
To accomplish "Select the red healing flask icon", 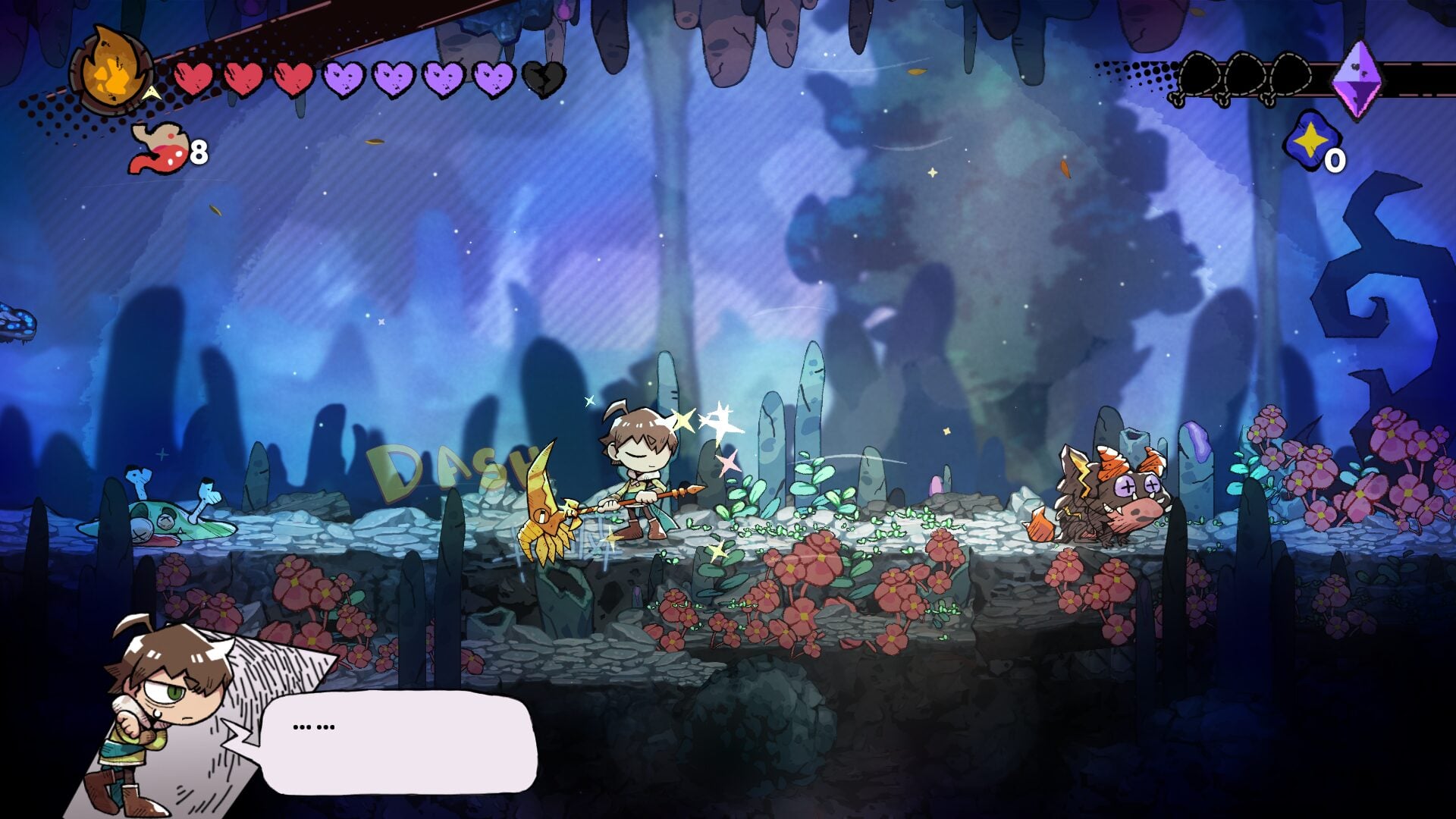I will (158, 149).
